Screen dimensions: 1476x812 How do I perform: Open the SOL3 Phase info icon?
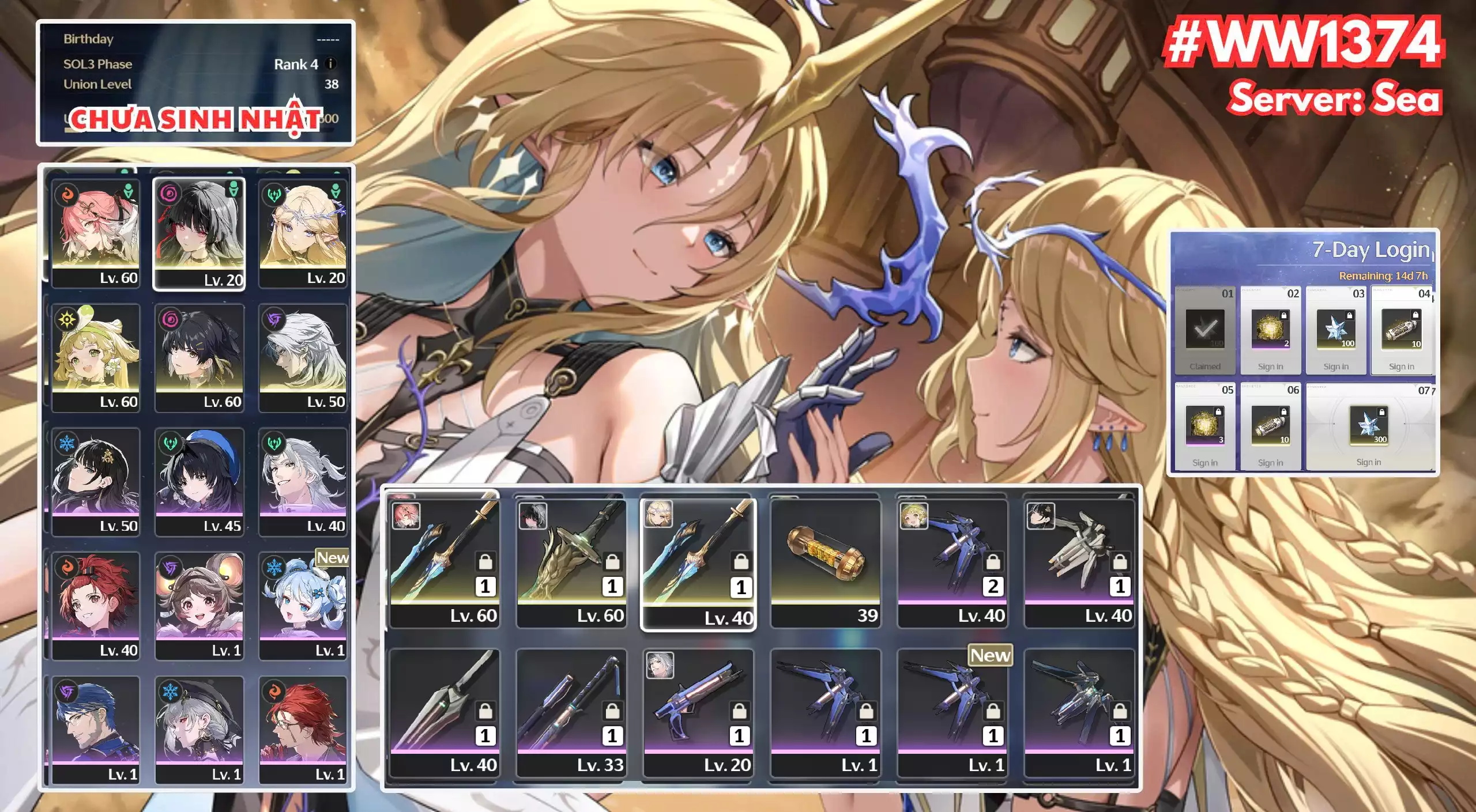tap(330, 64)
